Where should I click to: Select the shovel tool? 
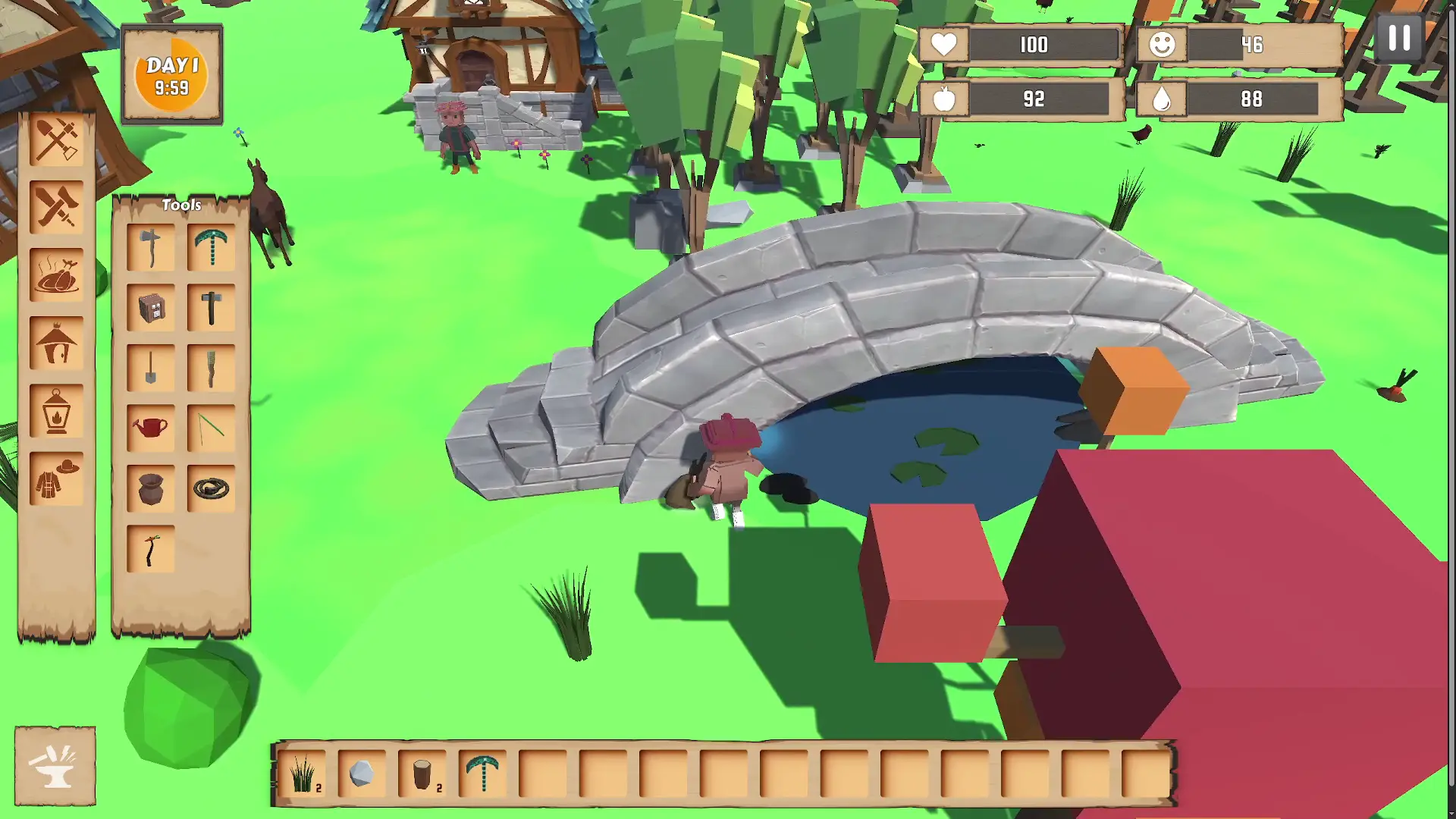pyautogui.click(x=150, y=368)
